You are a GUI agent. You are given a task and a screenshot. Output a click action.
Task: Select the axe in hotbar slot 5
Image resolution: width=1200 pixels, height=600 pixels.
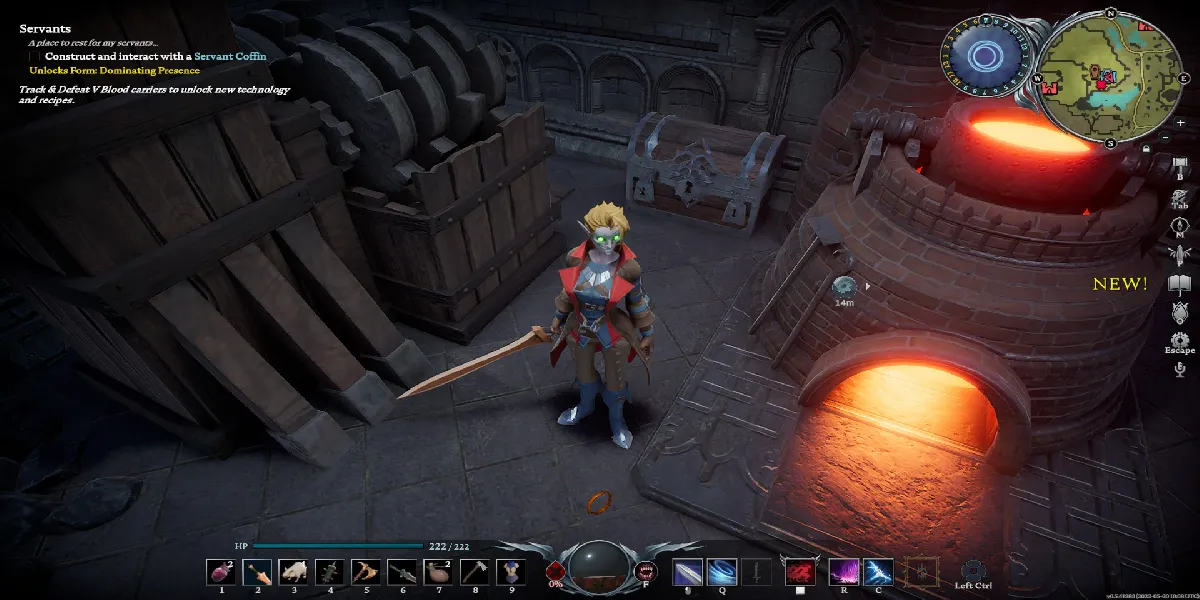coord(365,572)
